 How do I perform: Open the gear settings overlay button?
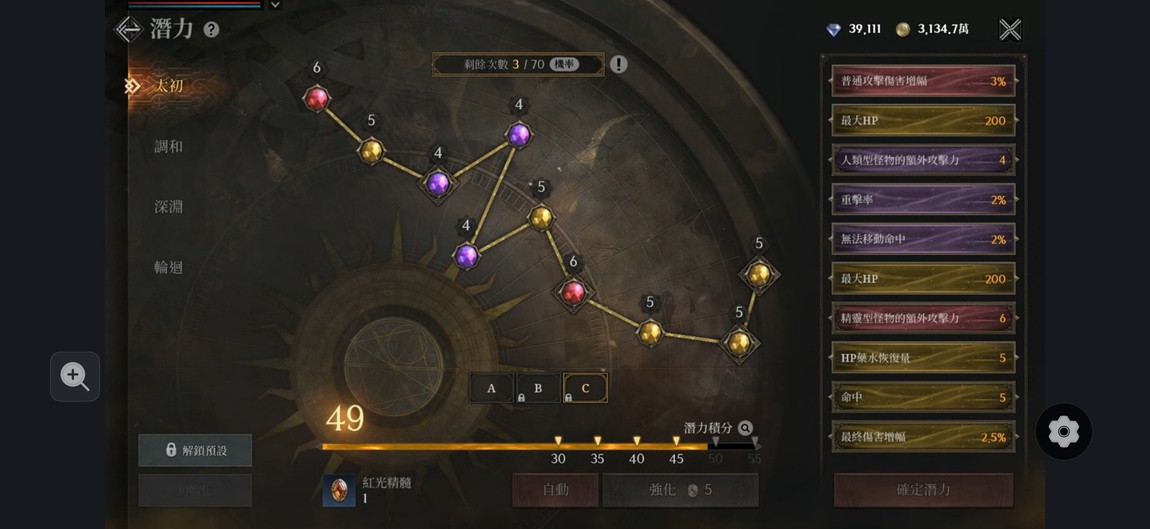click(x=1063, y=432)
